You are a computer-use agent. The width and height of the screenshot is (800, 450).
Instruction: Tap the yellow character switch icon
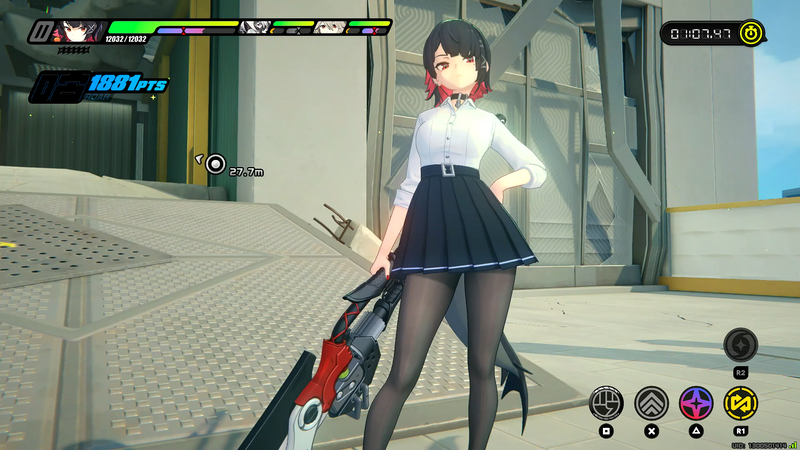point(741,403)
